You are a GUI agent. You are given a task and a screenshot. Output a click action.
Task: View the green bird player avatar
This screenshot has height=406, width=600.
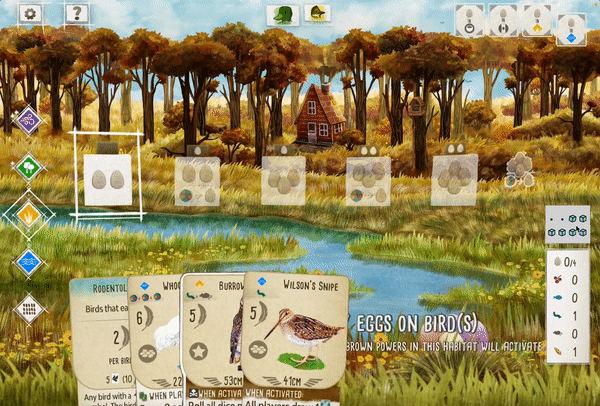click(x=281, y=14)
